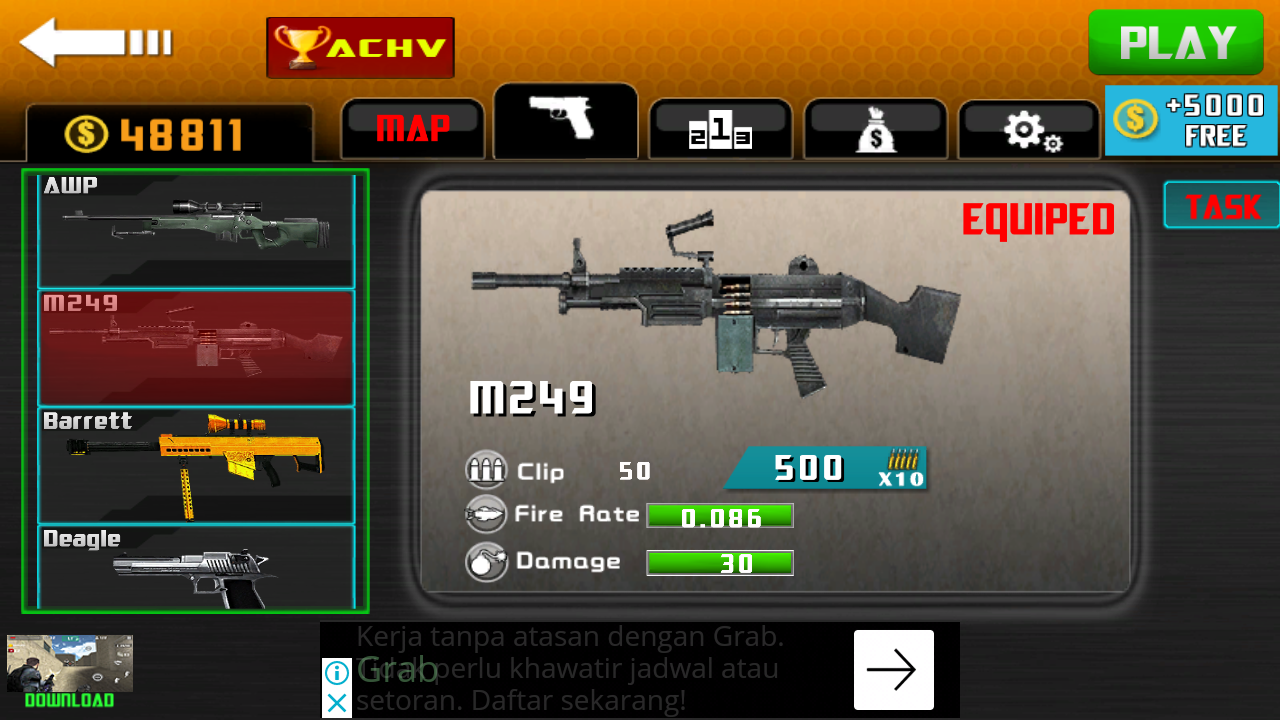This screenshot has width=1280, height=720.
Task: Open the money bag shop tab
Action: [x=875, y=130]
